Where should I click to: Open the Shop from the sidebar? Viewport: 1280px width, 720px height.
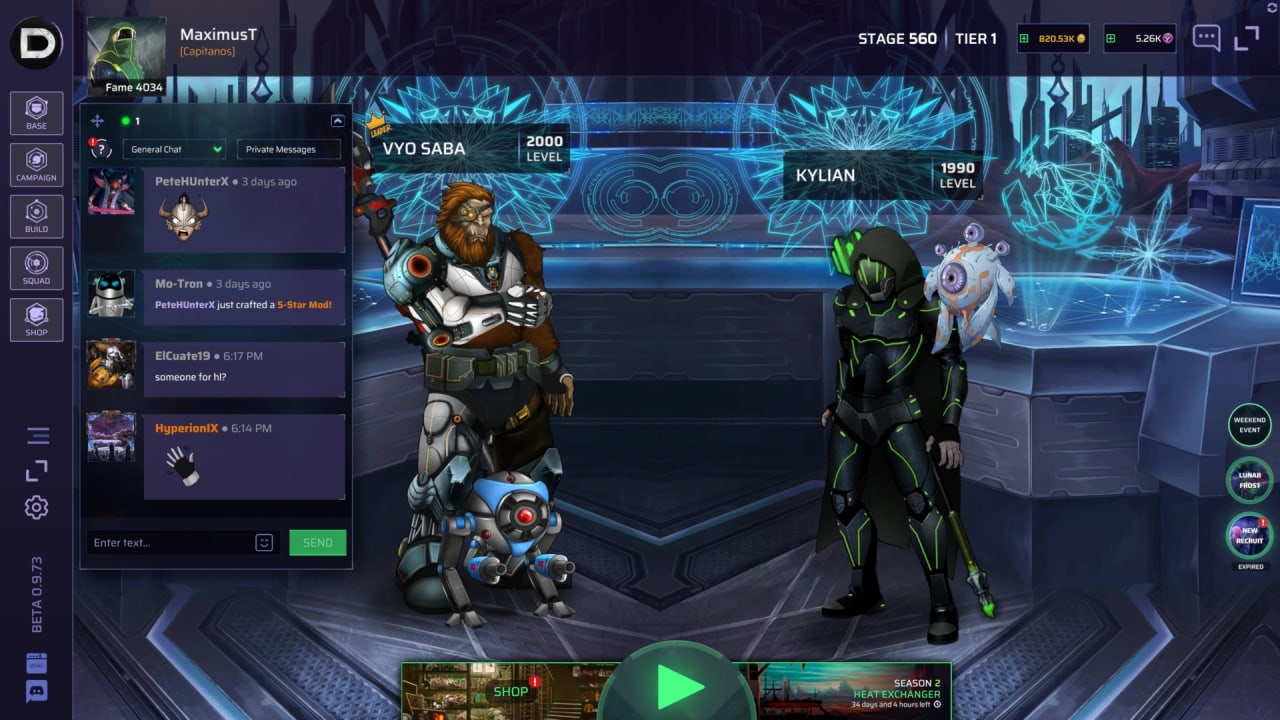pyautogui.click(x=37, y=320)
